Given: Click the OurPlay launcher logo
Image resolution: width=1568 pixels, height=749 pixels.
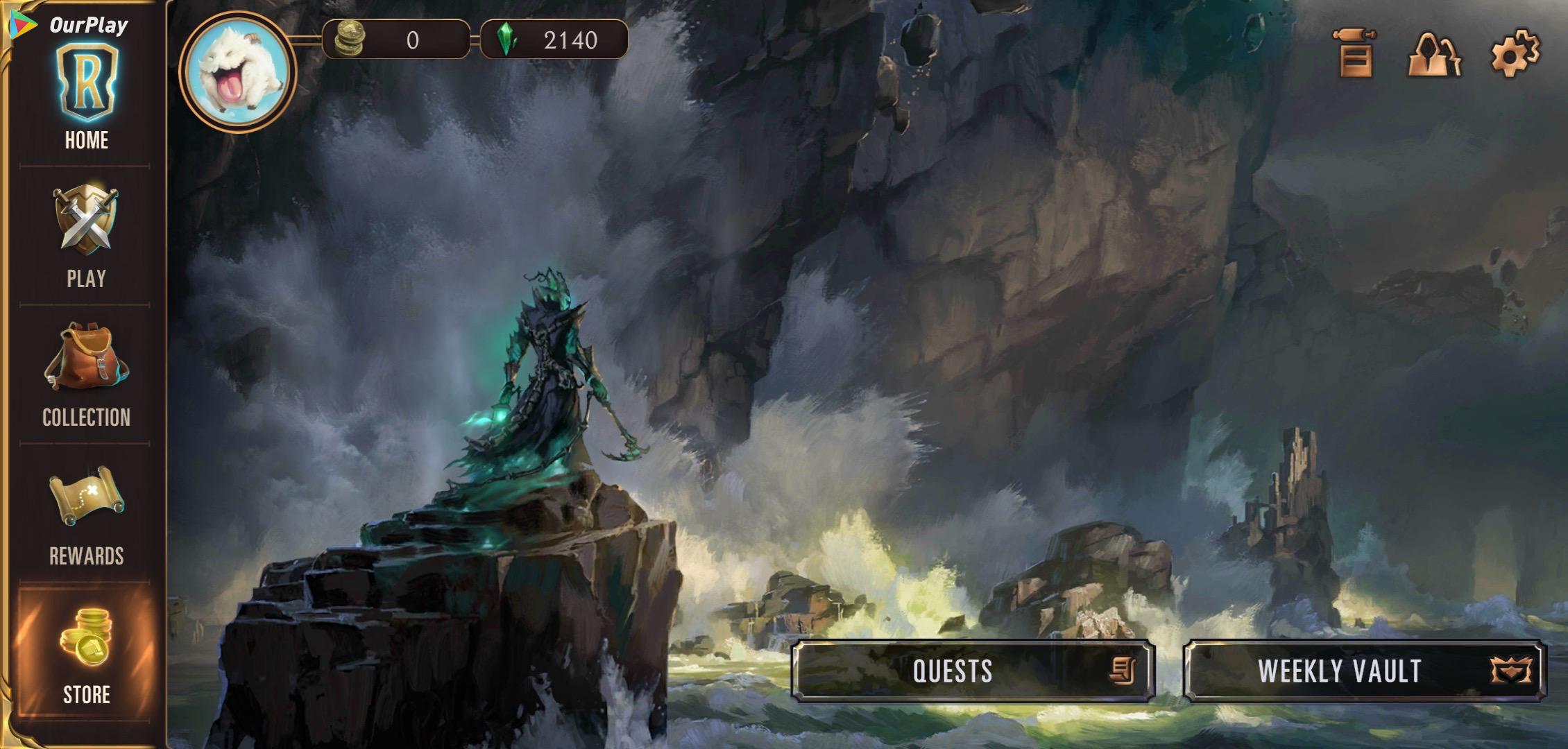Looking at the screenshot, I should 69,24.
